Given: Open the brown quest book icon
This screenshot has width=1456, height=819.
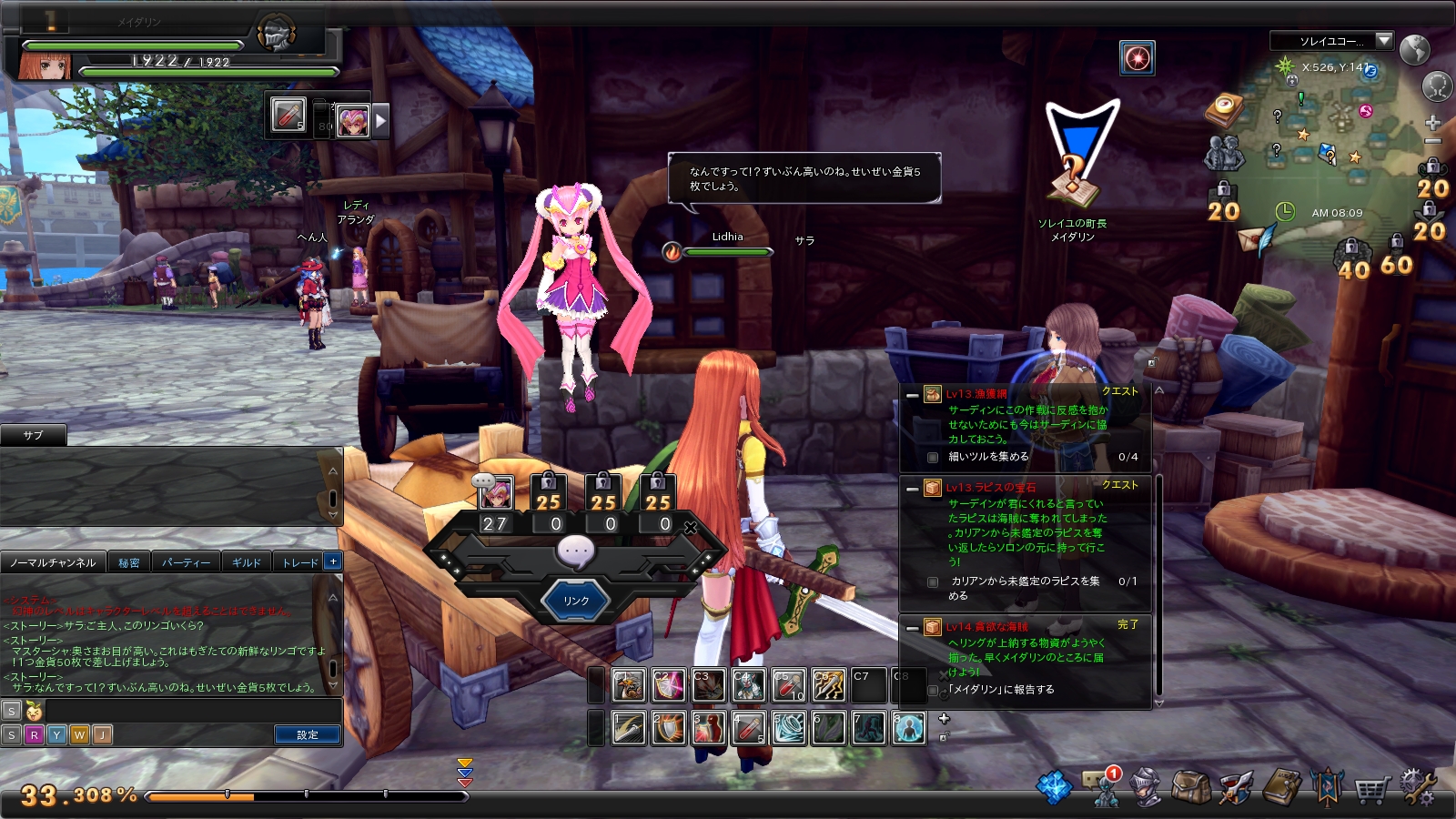Looking at the screenshot, I should (1282, 787).
